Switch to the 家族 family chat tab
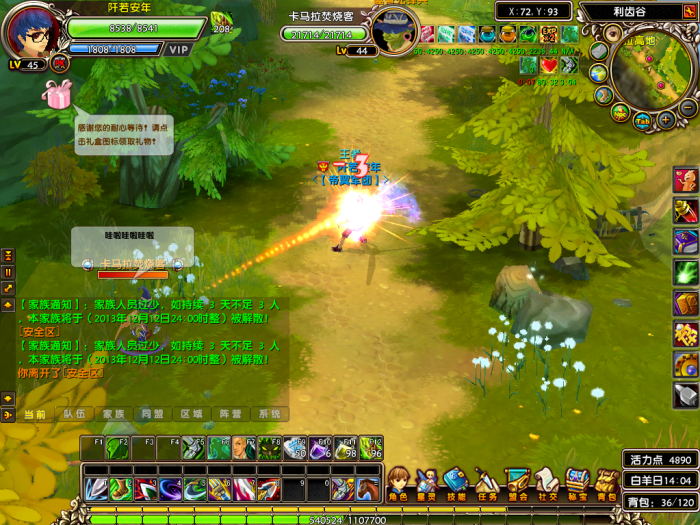Viewport: 700px width, 525px height. tap(113, 414)
